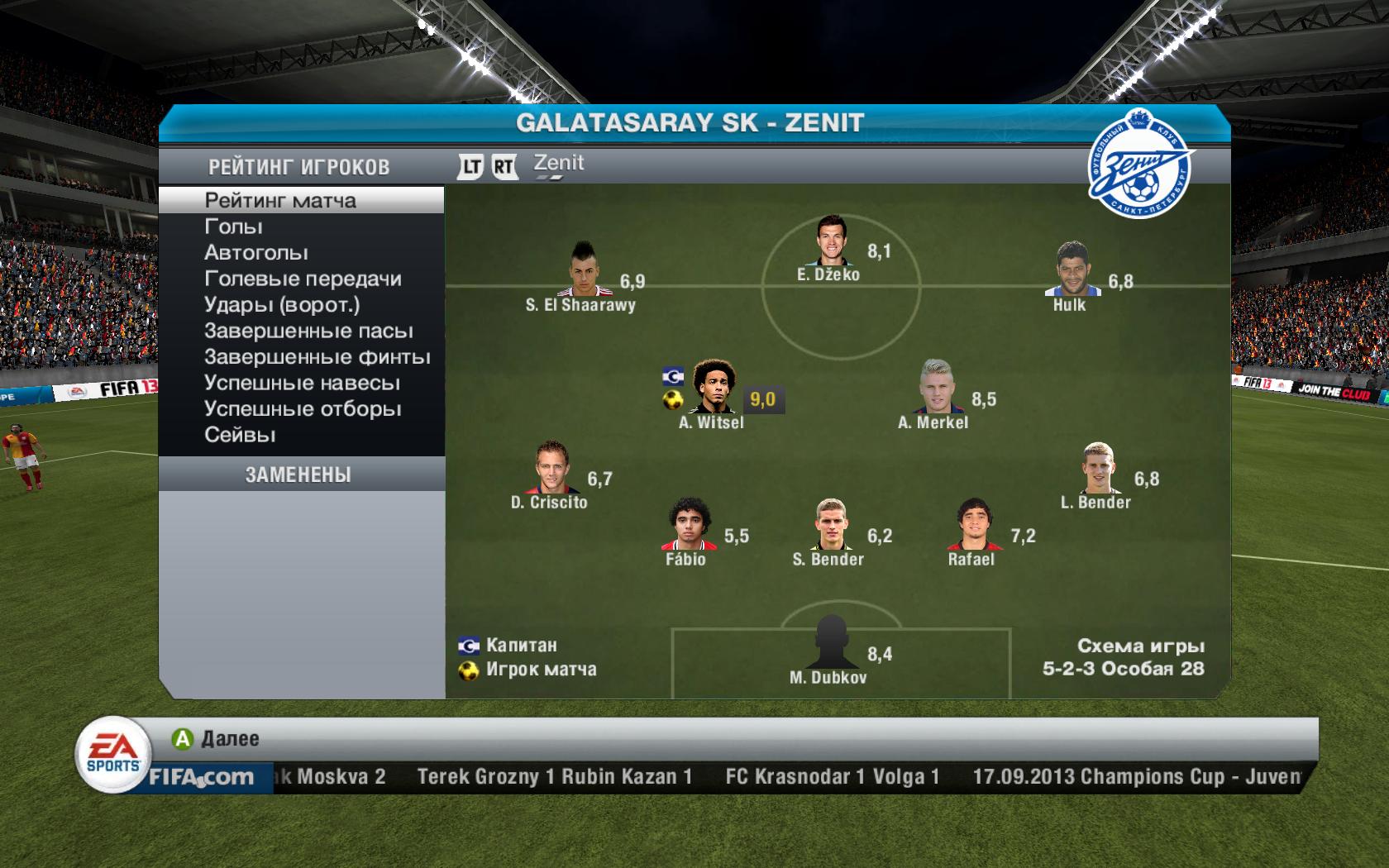The width and height of the screenshot is (1389, 868).
Task: Select D. Criscito's player portrait
Action: (549, 467)
